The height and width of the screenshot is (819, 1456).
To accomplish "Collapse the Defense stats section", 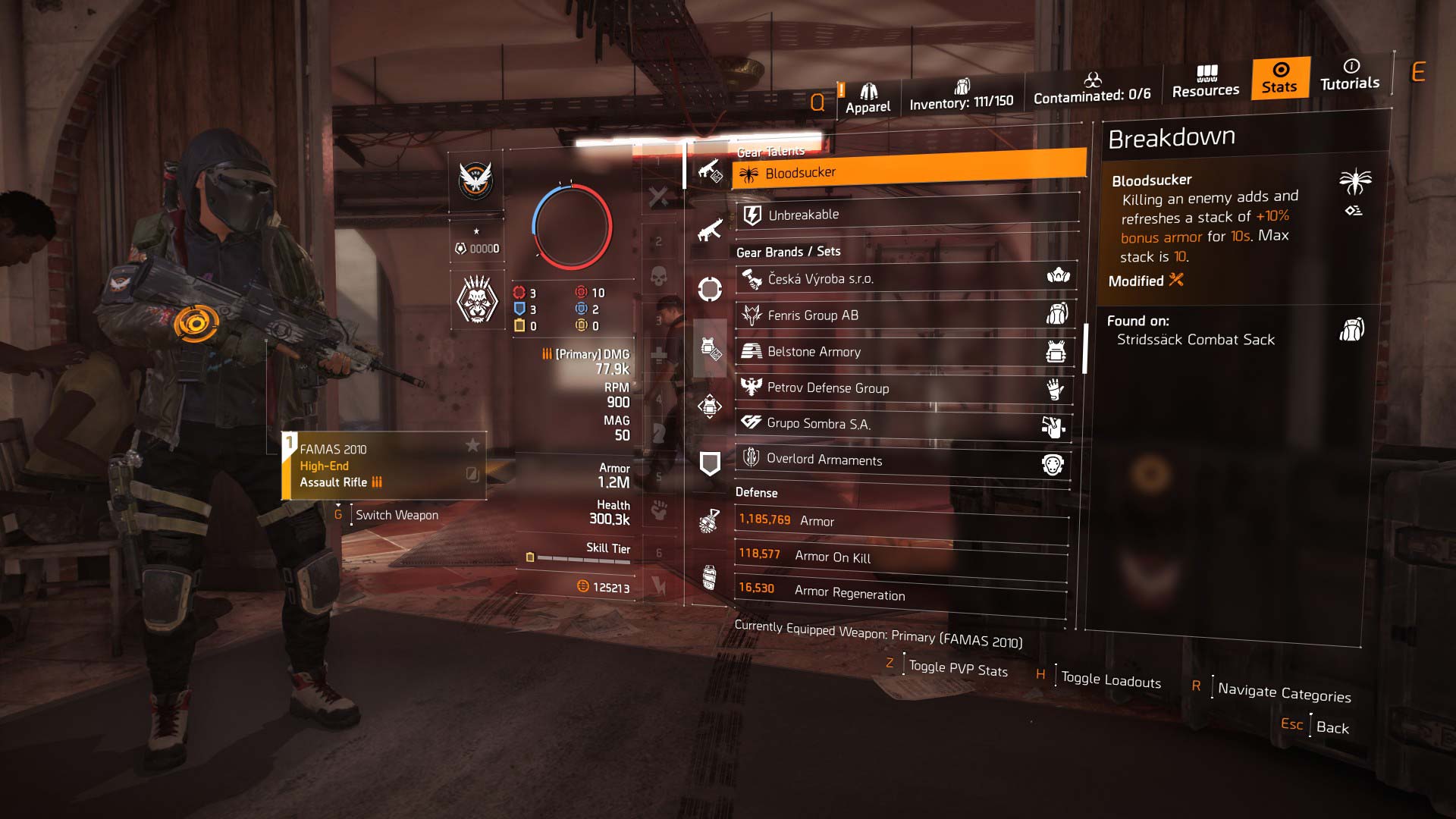I will [x=755, y=493].
